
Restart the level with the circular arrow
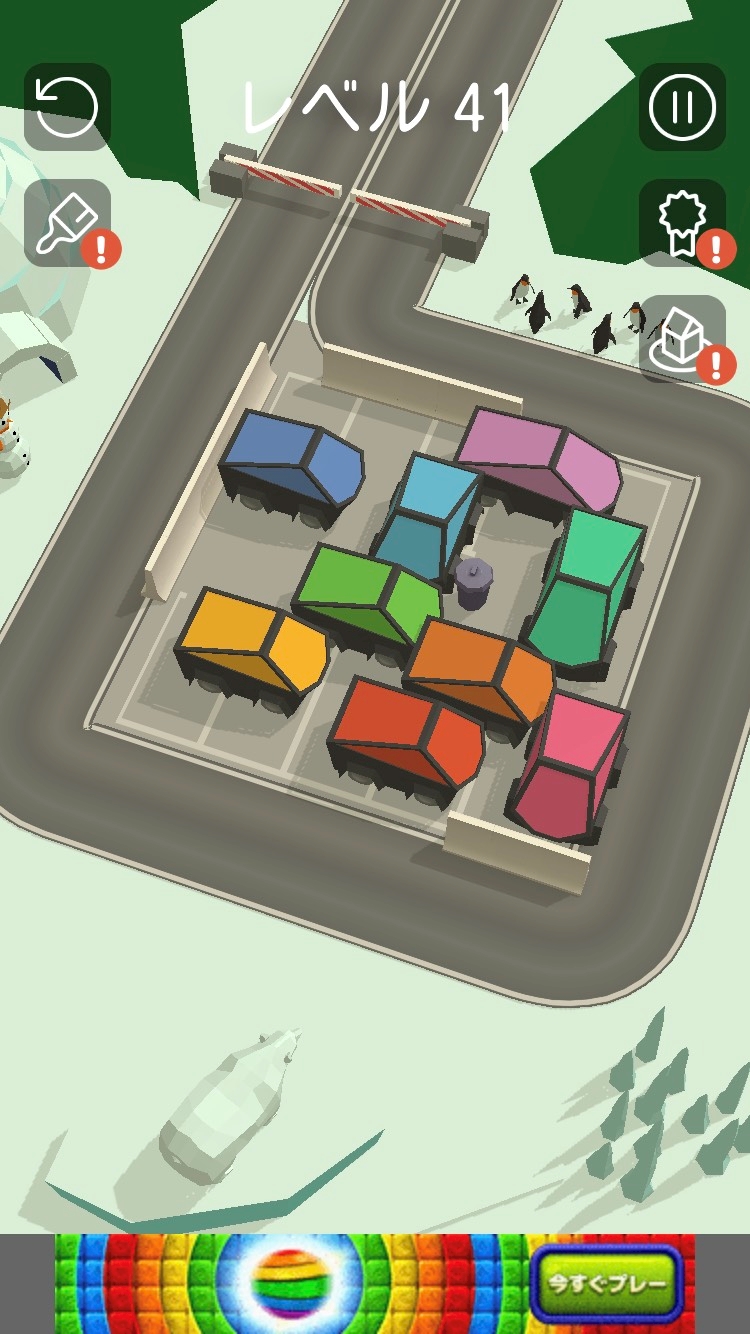coord(67,107)
